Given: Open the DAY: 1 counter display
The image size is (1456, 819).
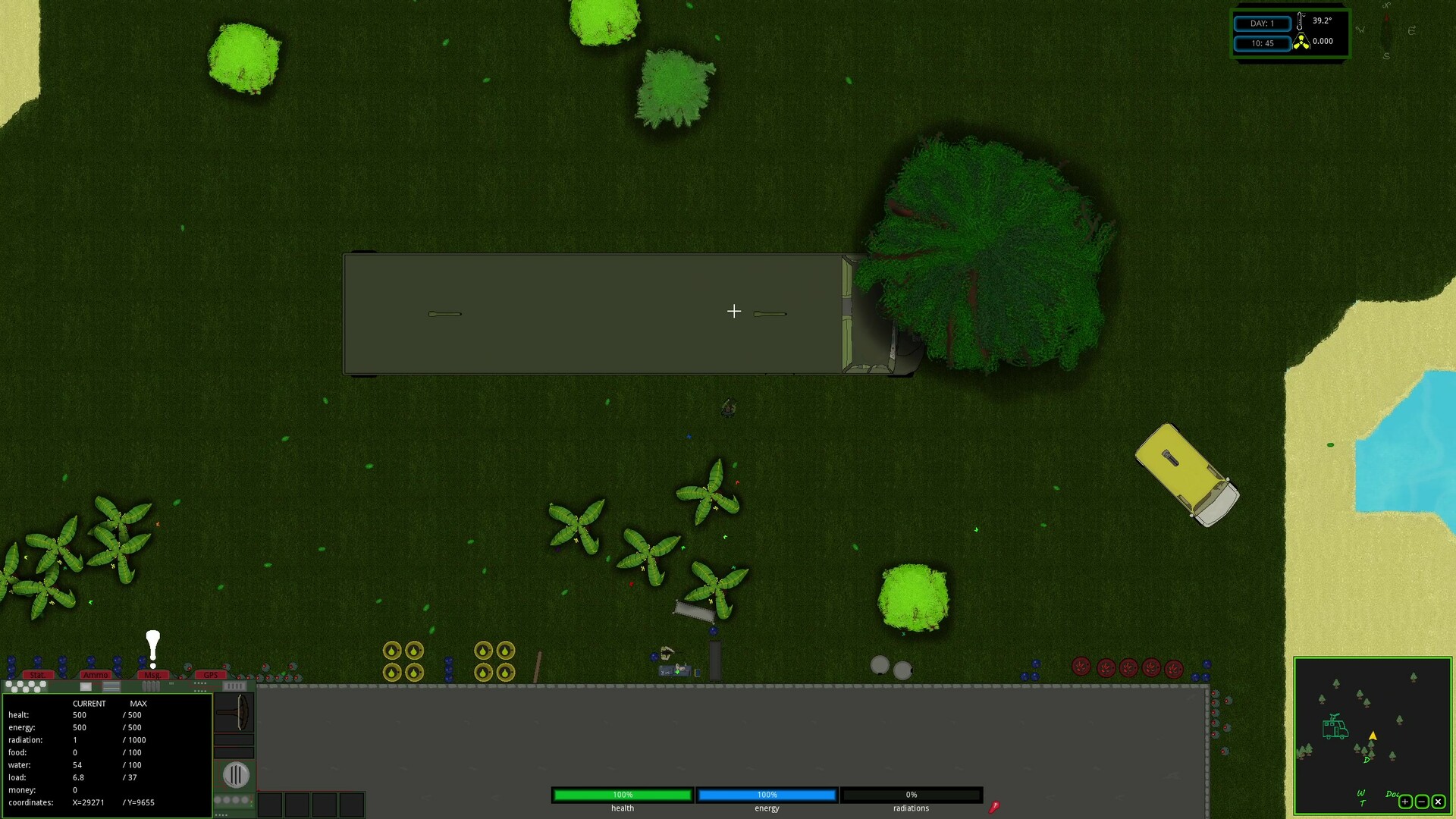Looking at the screenshot, I should tap(1263, 24).
